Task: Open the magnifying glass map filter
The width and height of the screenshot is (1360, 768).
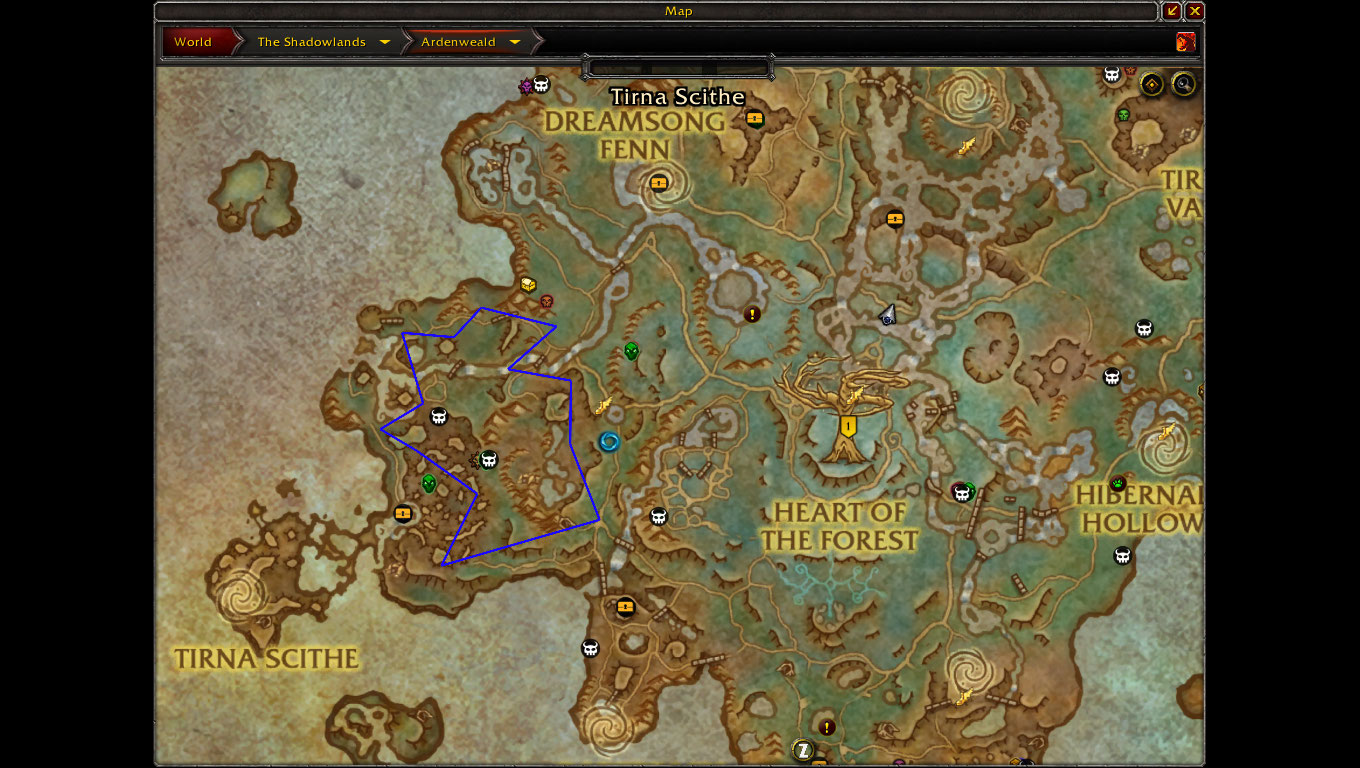Action: (x=1184, y=84)
